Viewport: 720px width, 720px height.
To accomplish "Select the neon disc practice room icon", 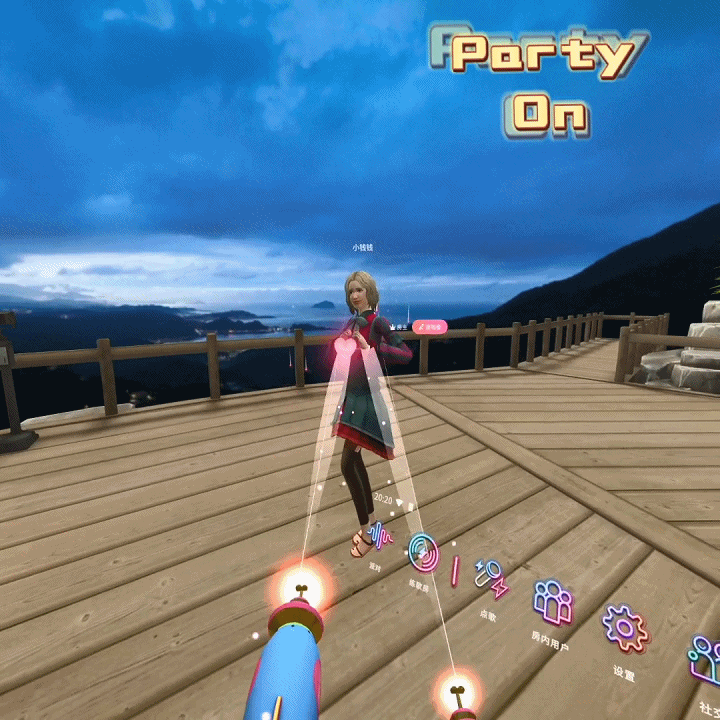I will click(423, 550).
